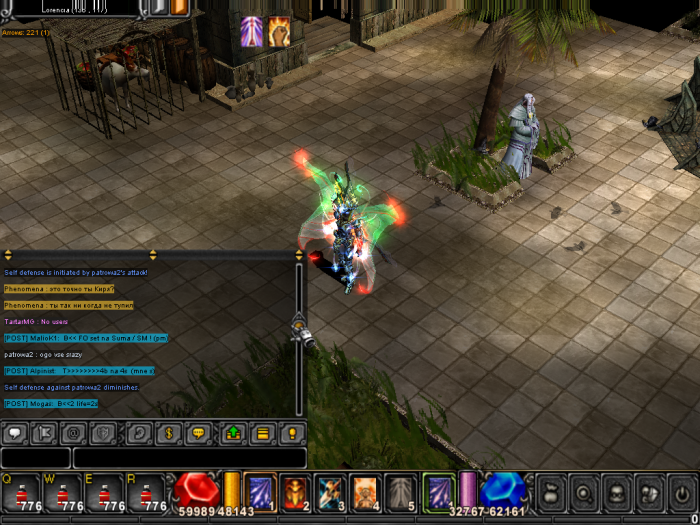
Task: Toggle the normal chat speech bubble button
Action: pyautogui.click(x=15, y=434)
